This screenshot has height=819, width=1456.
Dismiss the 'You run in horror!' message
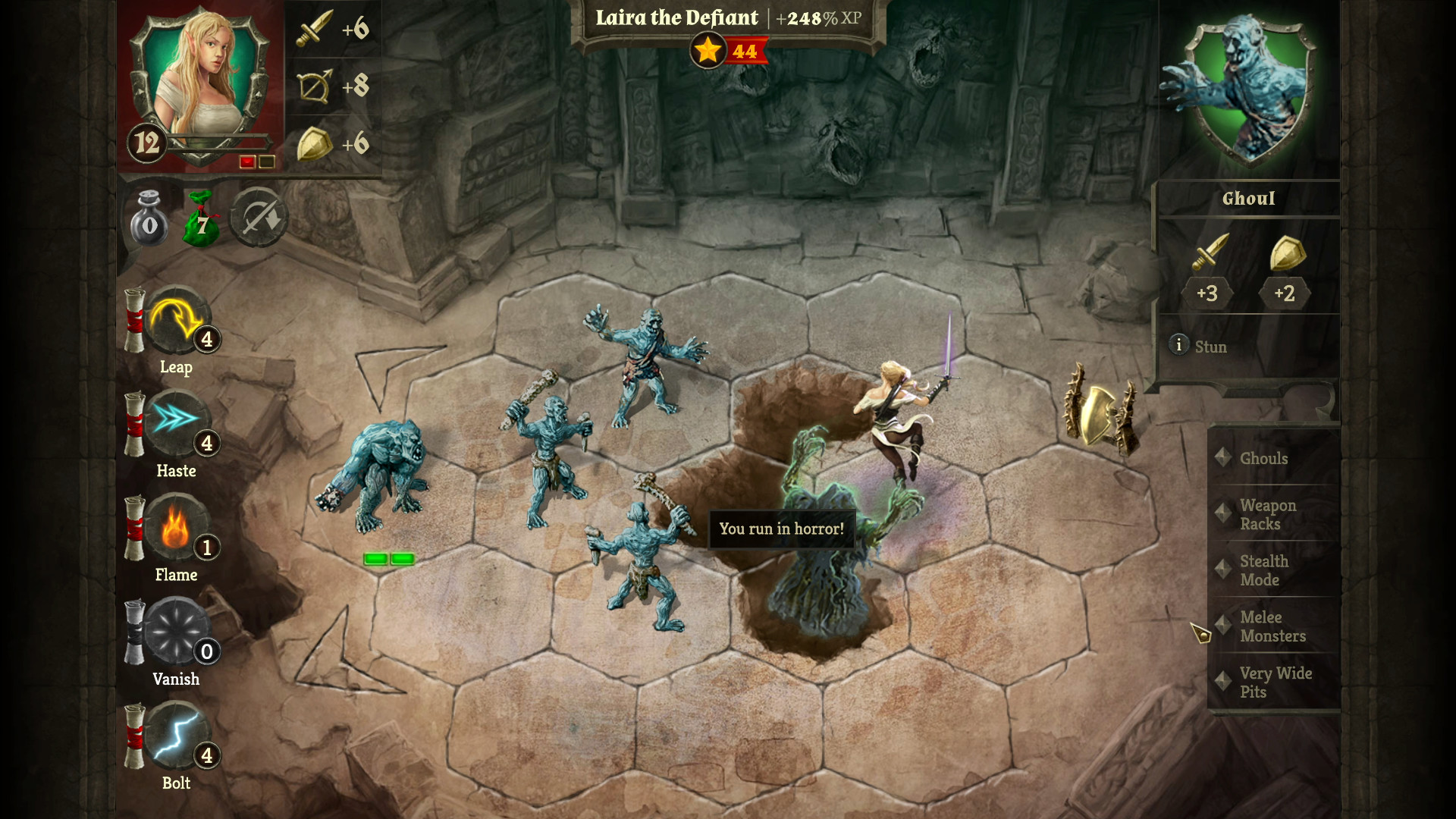point(782,529)
